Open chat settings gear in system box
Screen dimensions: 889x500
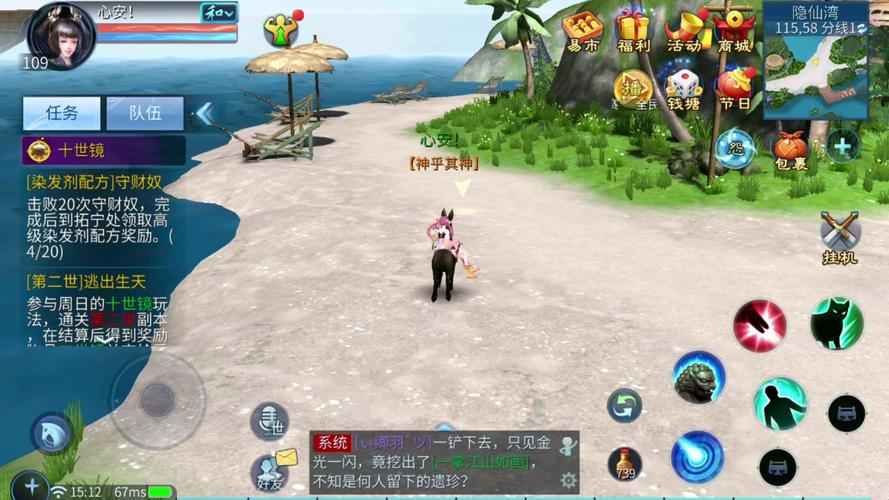[x=568, y=479]
